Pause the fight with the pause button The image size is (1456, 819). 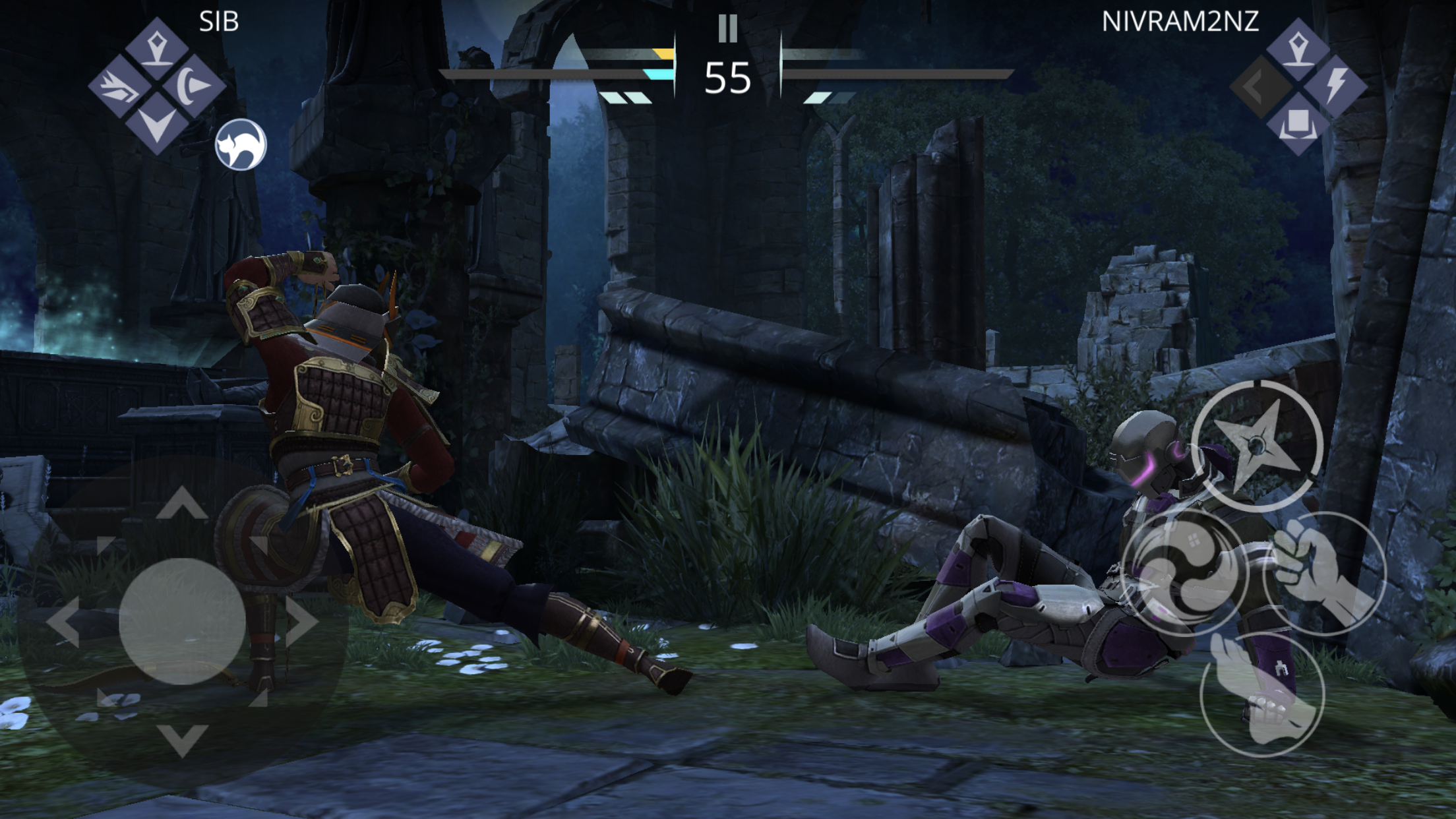click(727, 28)
